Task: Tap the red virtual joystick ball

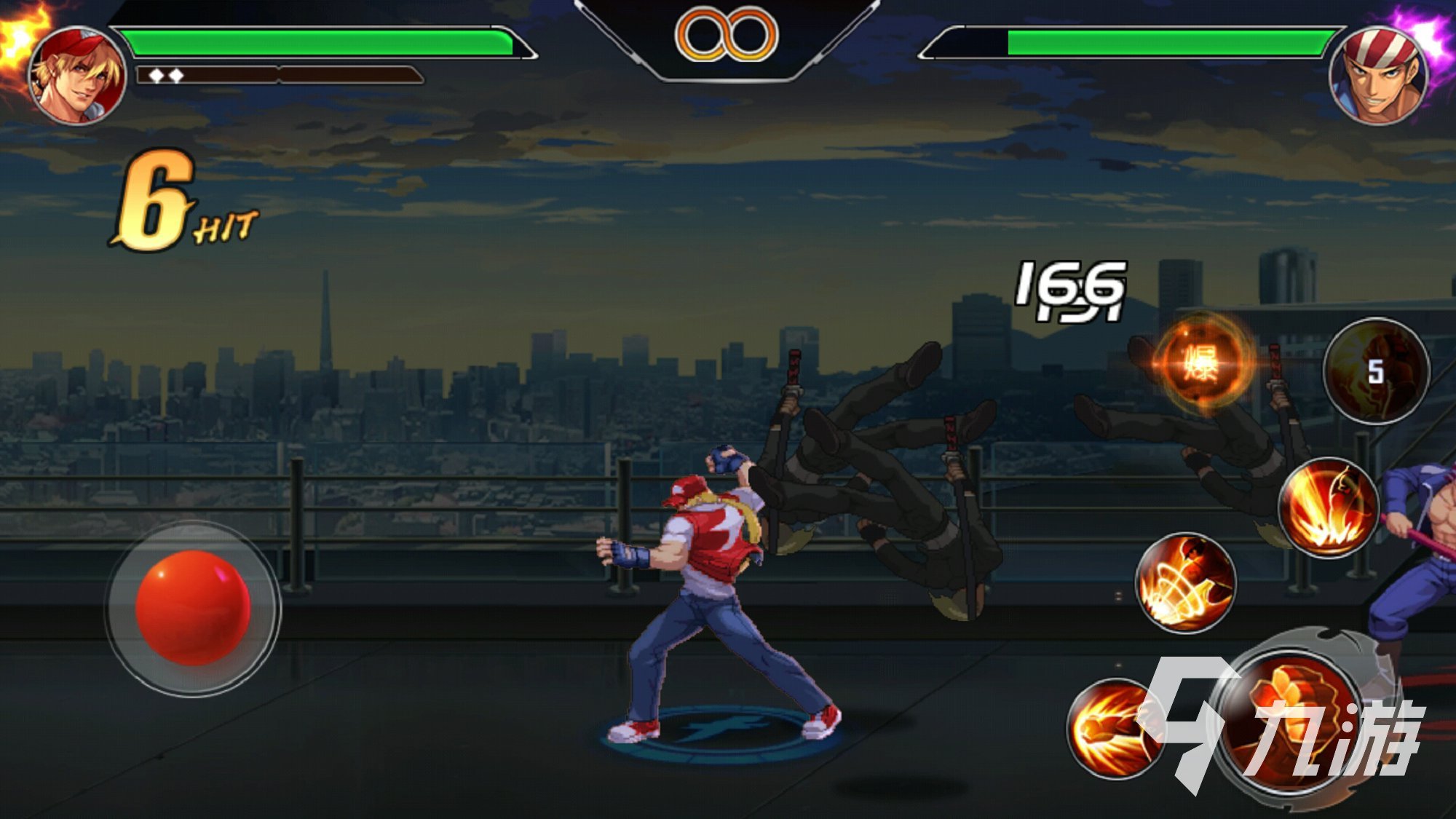Action: 193,608
